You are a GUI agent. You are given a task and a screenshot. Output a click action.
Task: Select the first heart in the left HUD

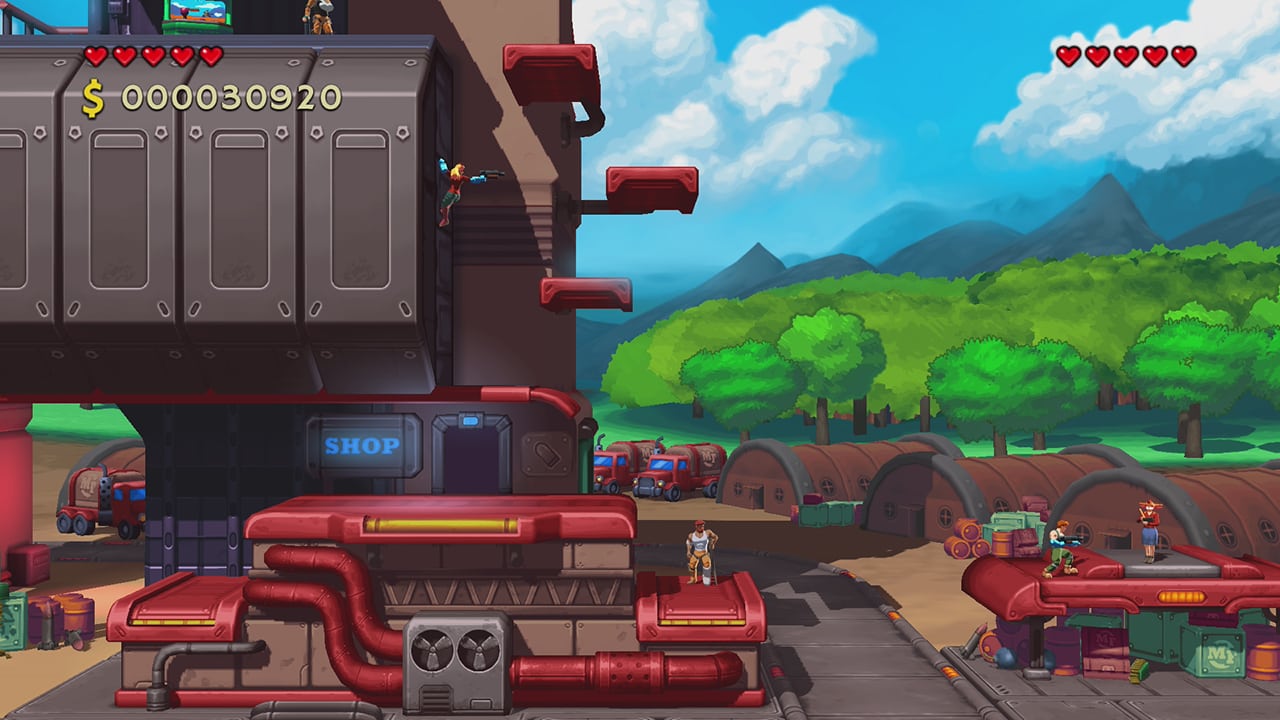[96, 57]
